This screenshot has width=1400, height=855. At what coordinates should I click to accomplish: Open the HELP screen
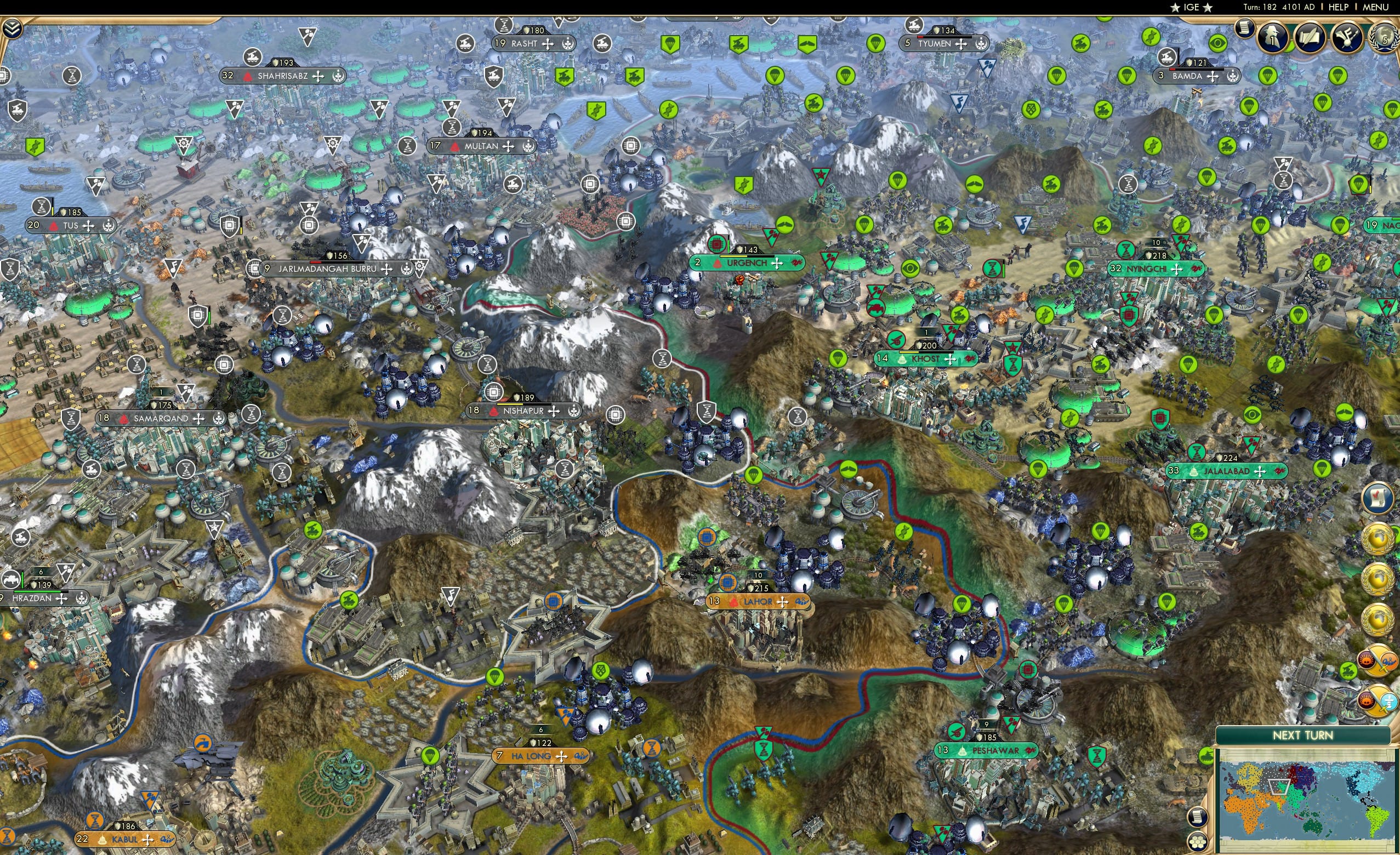click(1340, 7)
